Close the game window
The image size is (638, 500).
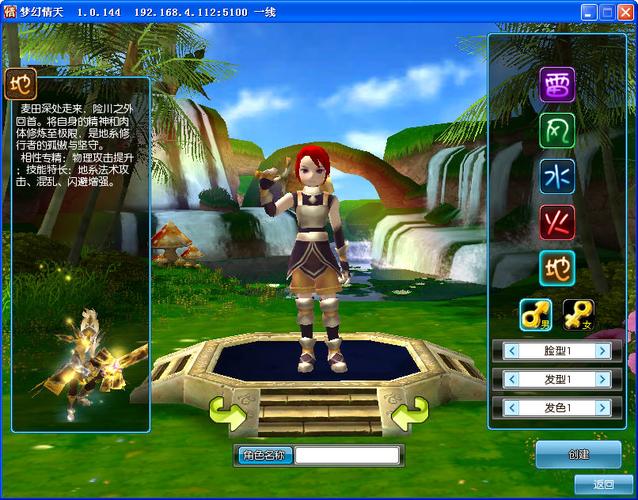(x=625, y=11)
